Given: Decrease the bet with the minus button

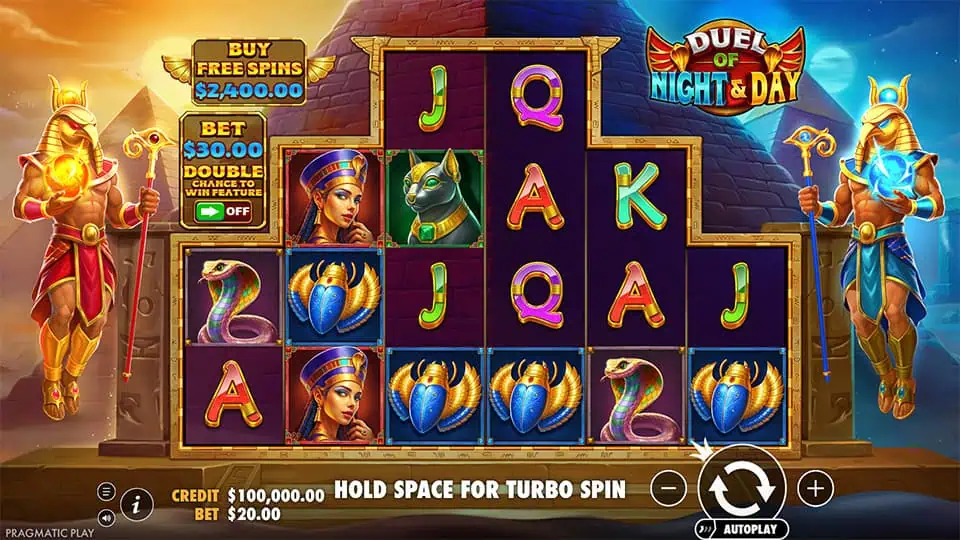Looking at the screenshot, I should tap(668, 488).
